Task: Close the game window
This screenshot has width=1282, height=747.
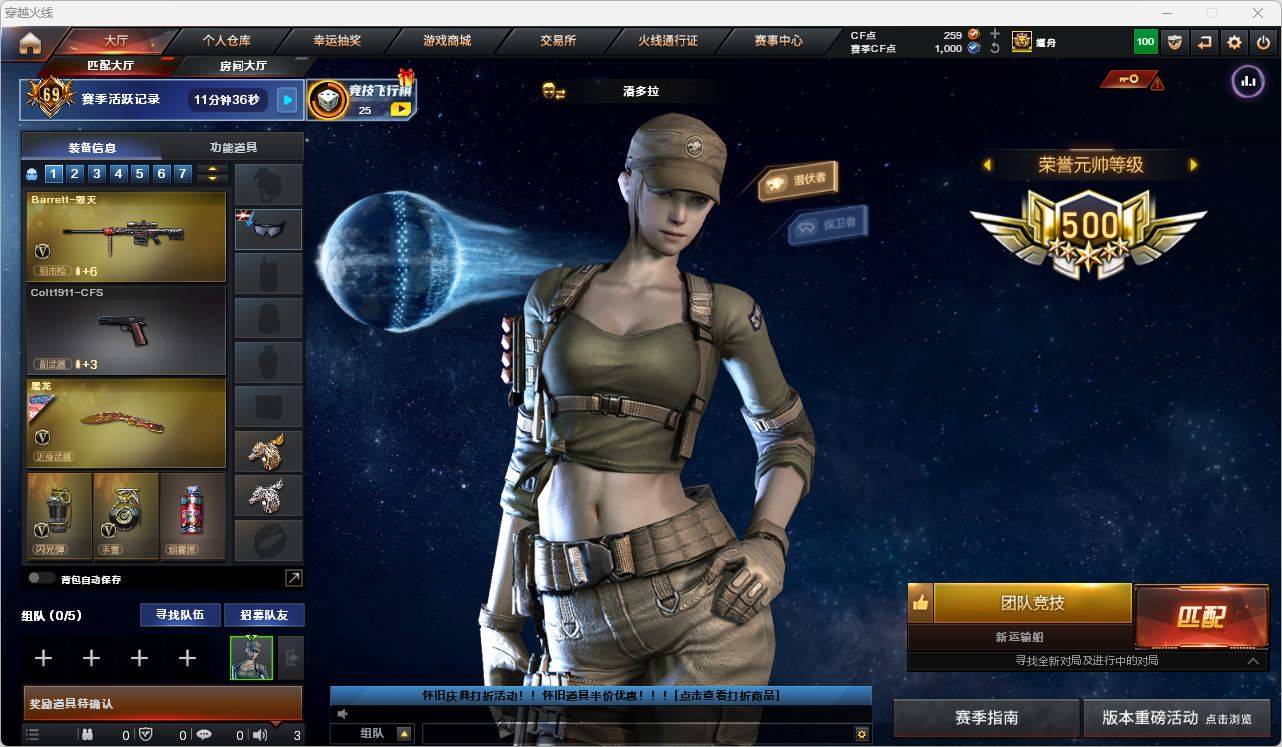Action: [x=1258, y=13]
